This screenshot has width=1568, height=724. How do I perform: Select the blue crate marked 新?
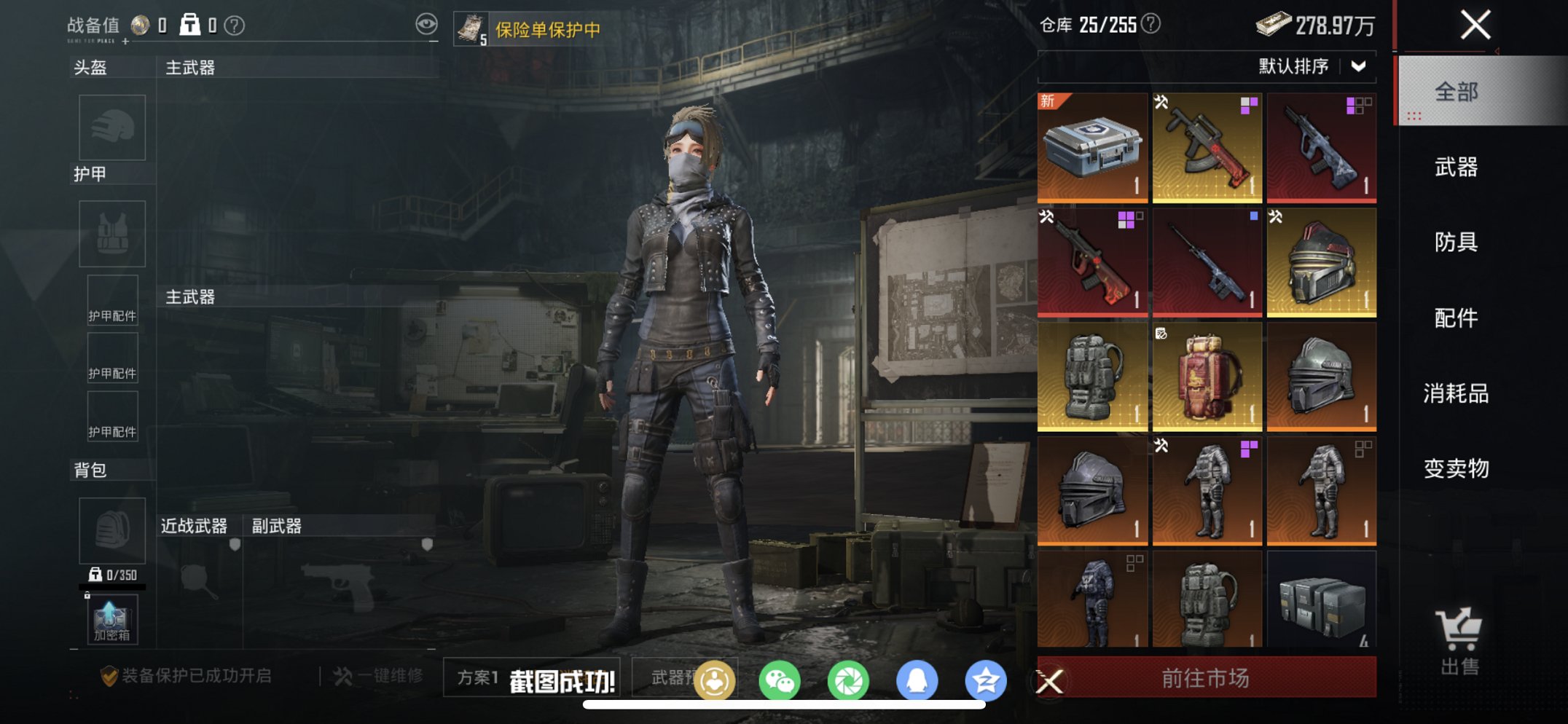[x=1090, y=146]
